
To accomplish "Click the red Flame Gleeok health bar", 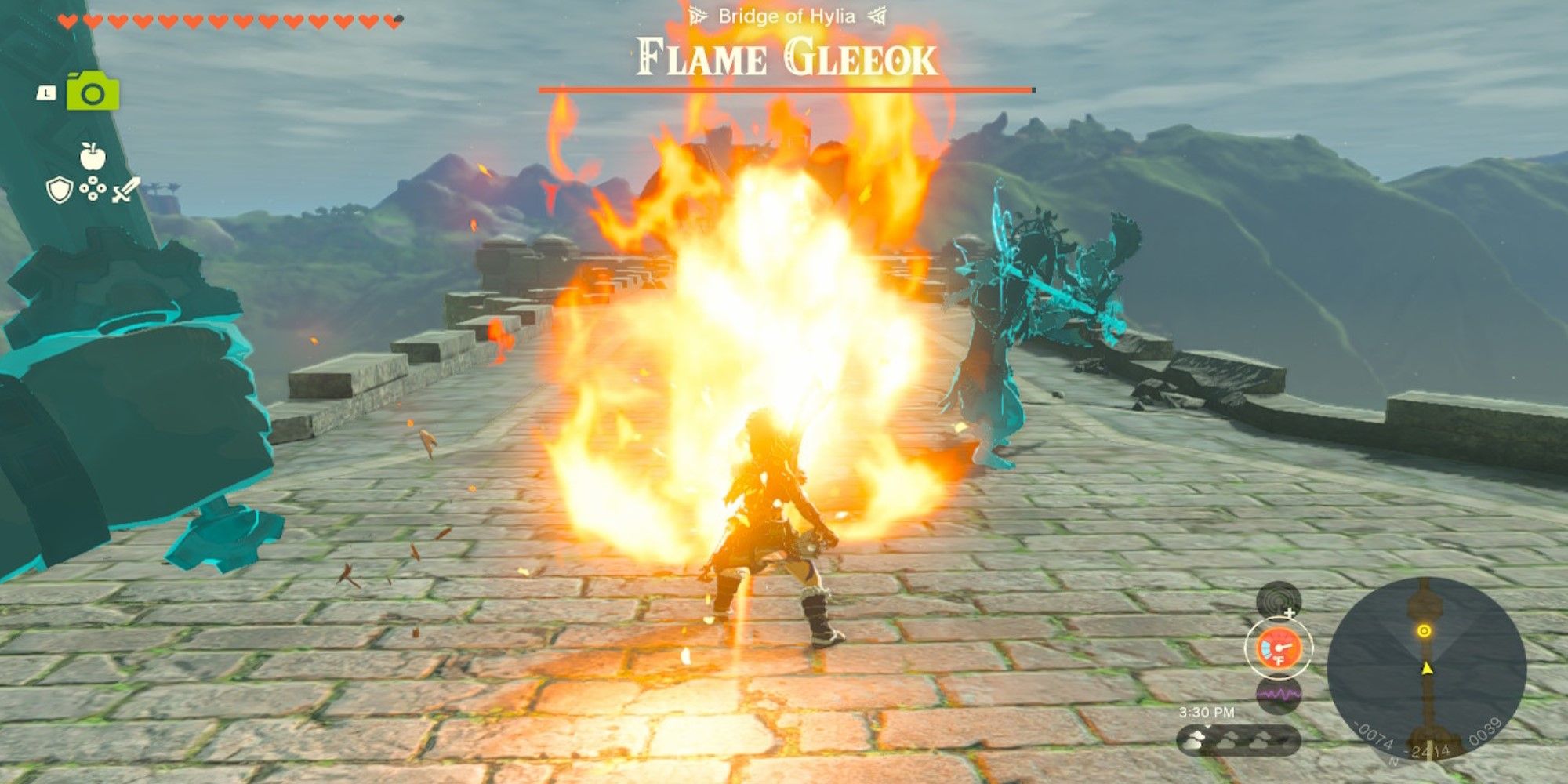I will pyautogui.click(x=784, y=90).
